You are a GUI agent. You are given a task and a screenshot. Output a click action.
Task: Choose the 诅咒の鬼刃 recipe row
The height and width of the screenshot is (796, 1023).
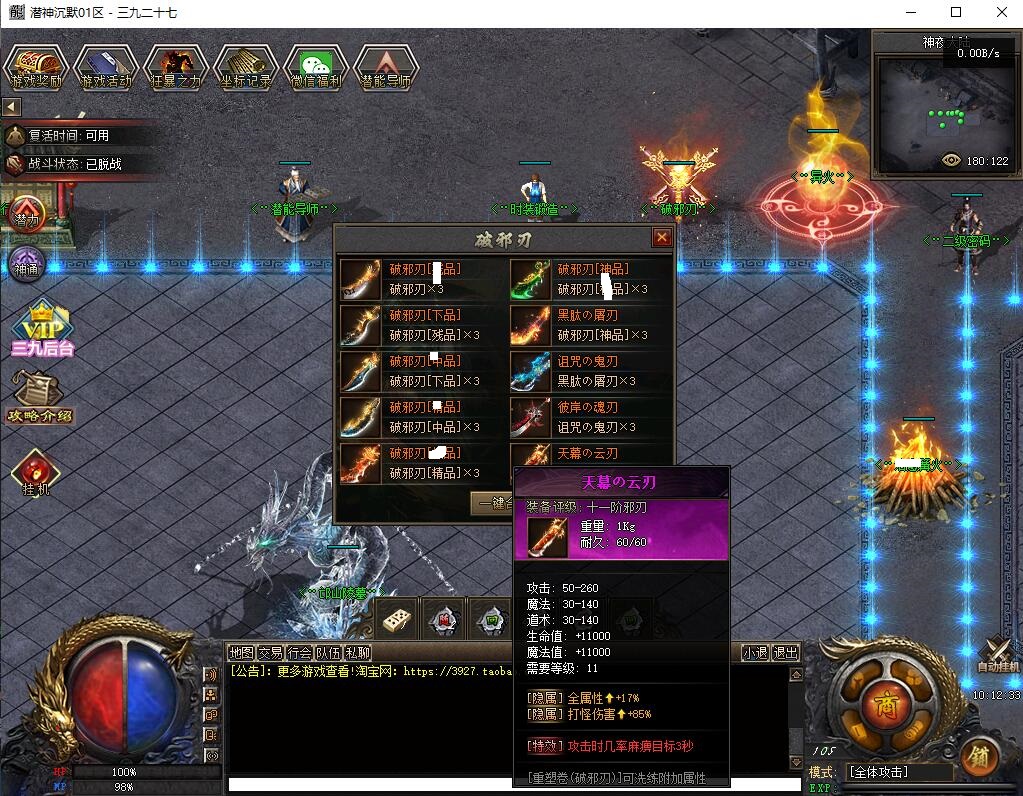pyautogui.click(x=590, y=371)
